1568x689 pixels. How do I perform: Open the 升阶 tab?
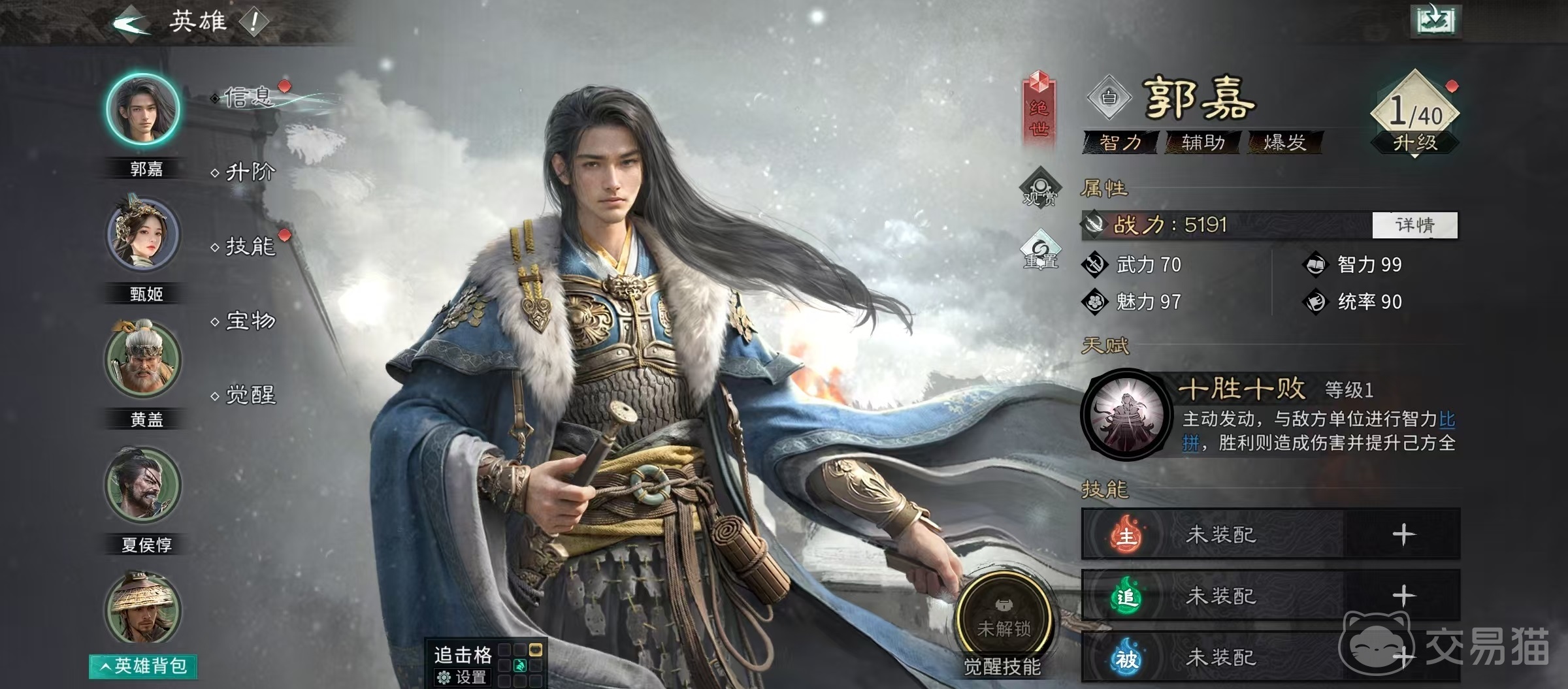250,172
